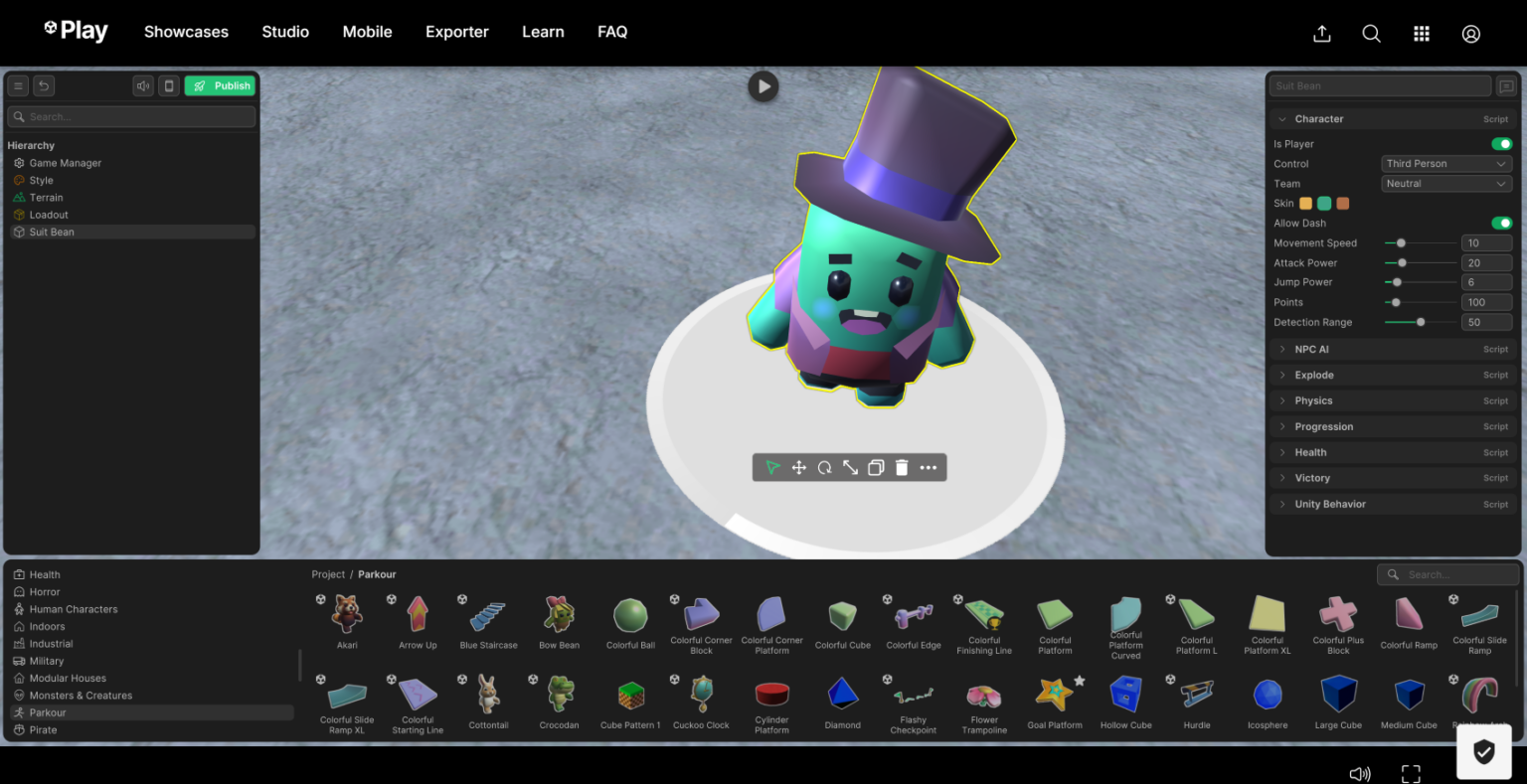Viewport: 1527px width, 784px height.
Task: Change Team using the Neutral dropdown
Action: (x=1445, y=183)
